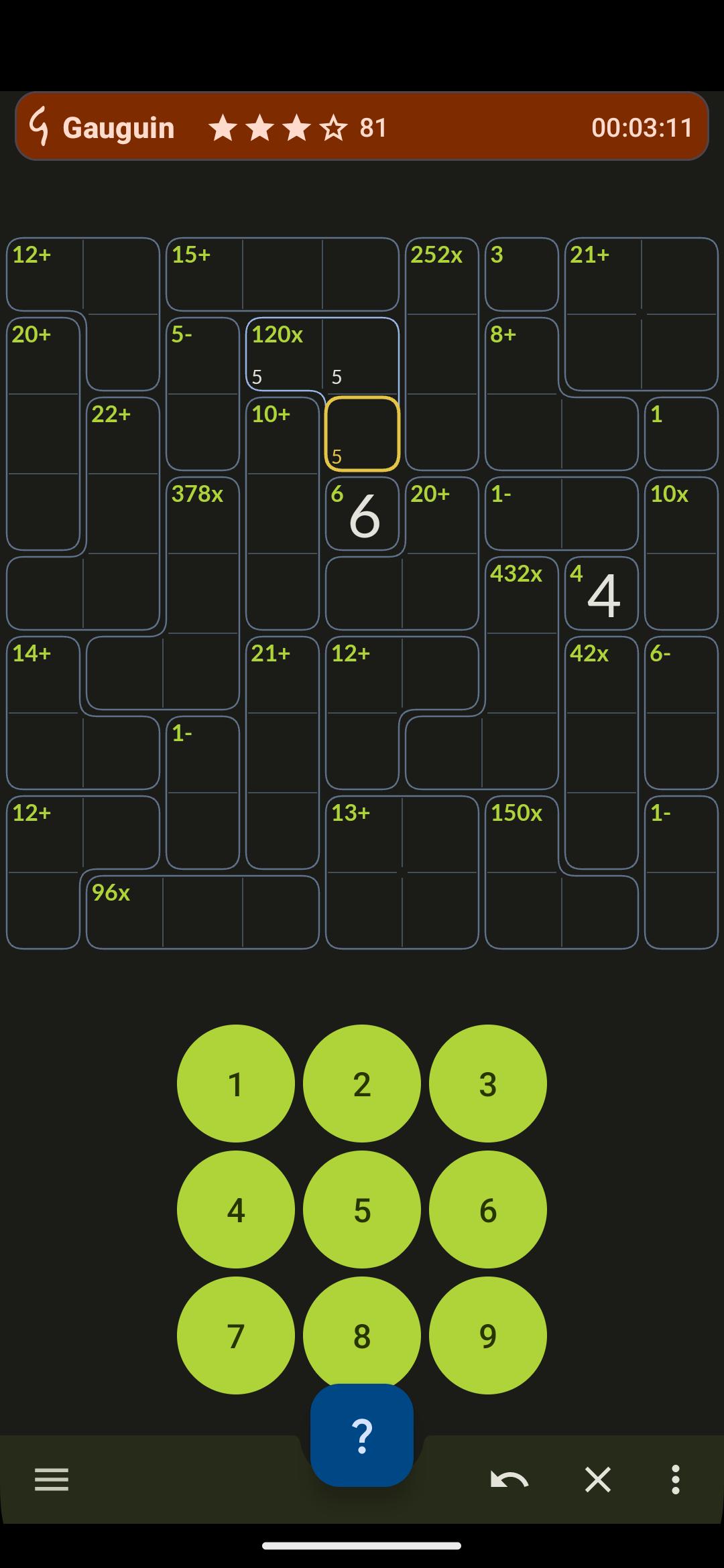Viewport: 724px width, 1568px height.
Task: Select the cell labeled 120x
Action: point(283,354)
